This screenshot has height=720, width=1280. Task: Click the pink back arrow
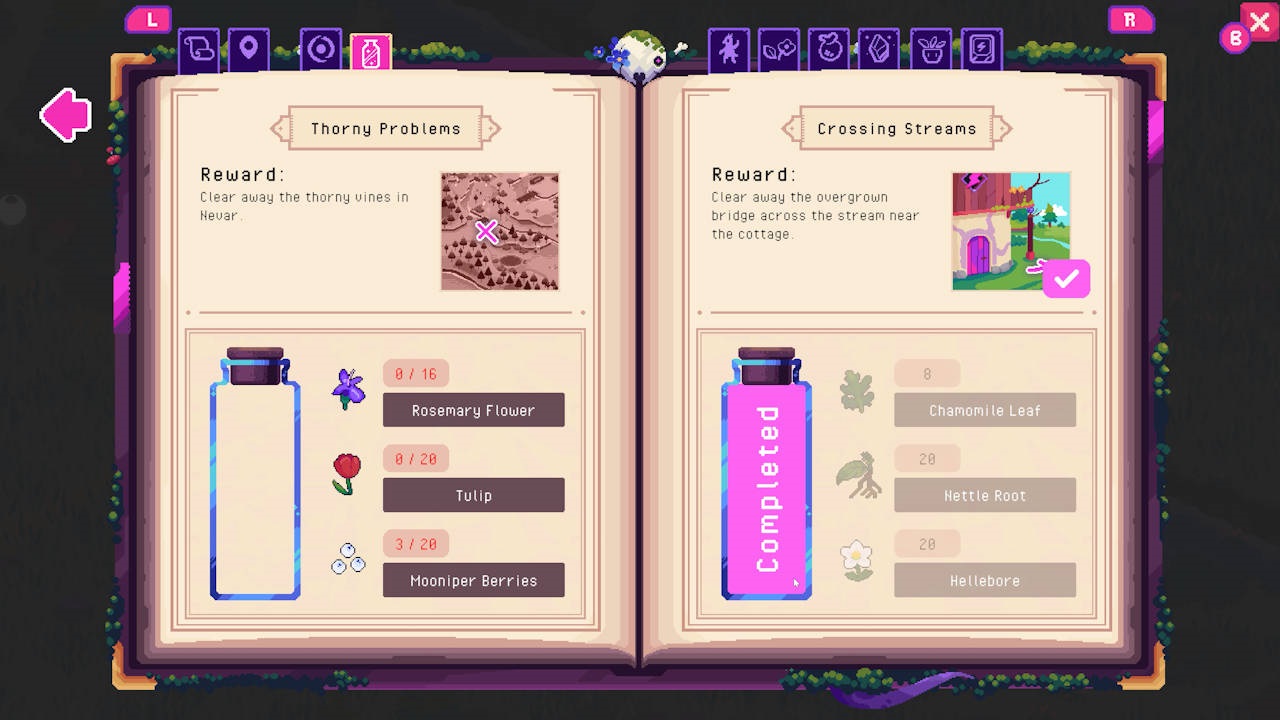tap(64, 114)
